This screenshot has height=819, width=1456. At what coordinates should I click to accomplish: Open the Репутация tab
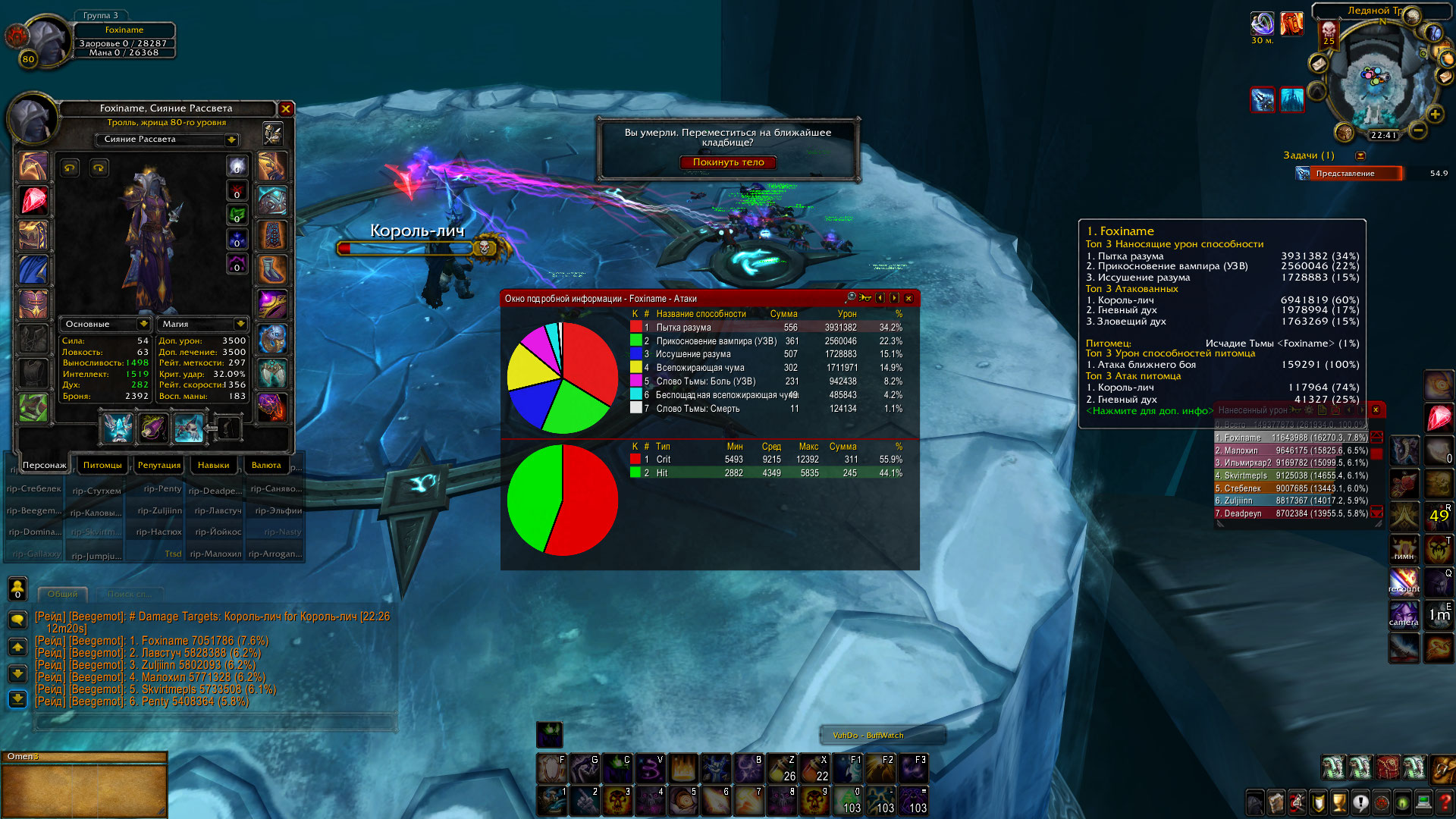click(159, 465)
